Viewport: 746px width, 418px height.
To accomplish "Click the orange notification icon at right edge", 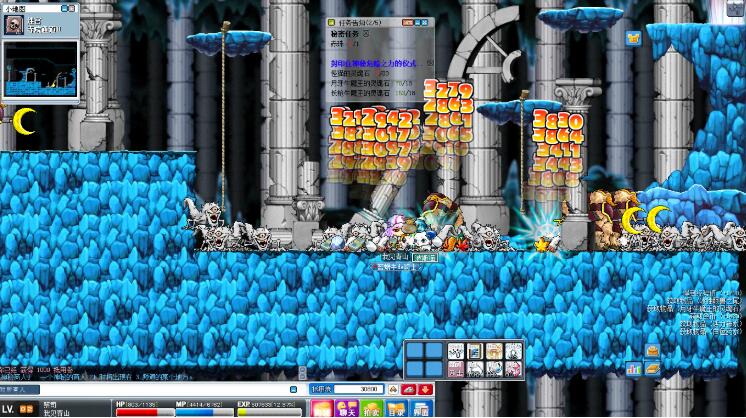I will coord(652,351).
